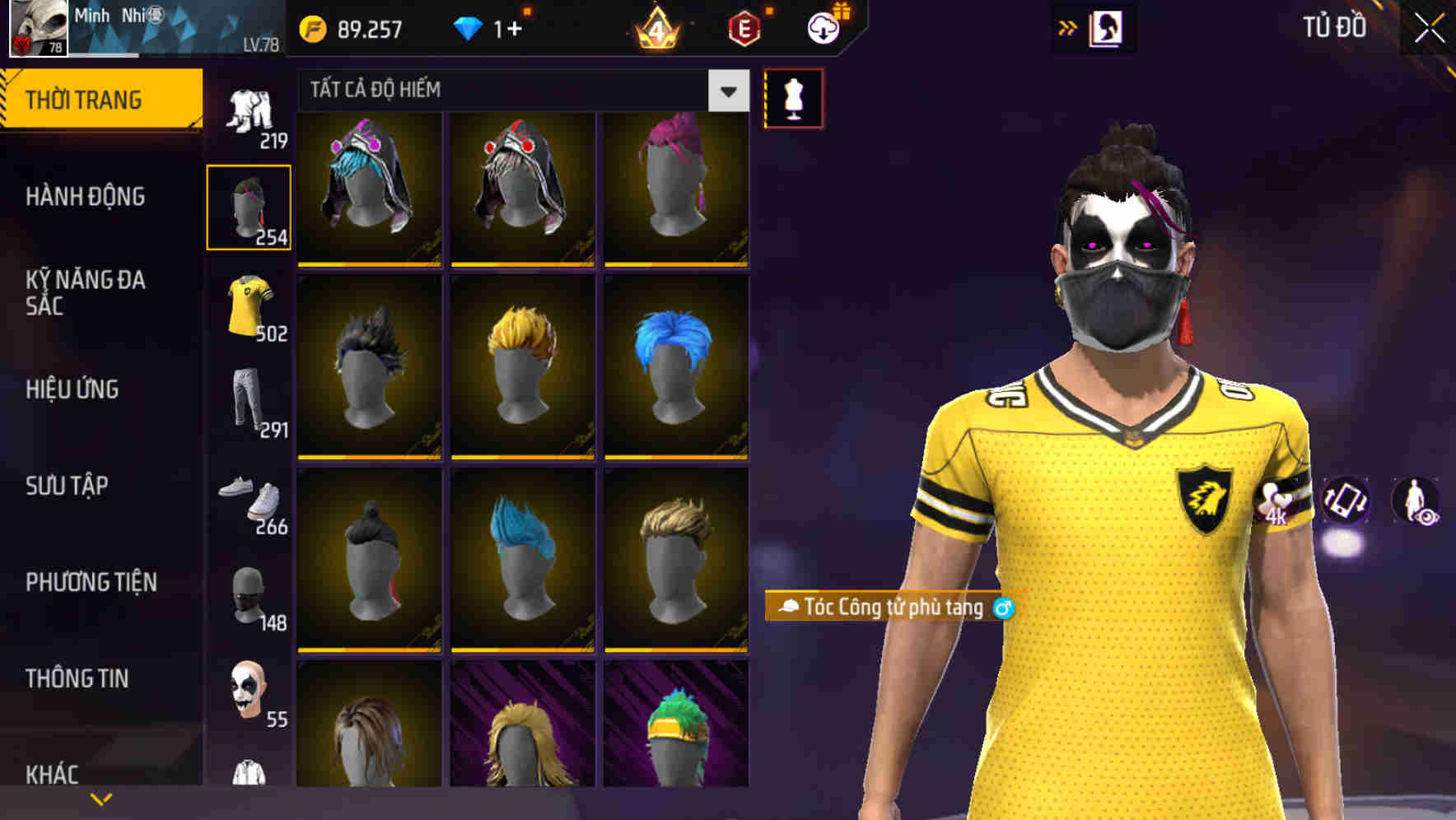Open the yellow shirt category with 502 items
This screenshot has width=1456, height=820.
click(249, 306)
